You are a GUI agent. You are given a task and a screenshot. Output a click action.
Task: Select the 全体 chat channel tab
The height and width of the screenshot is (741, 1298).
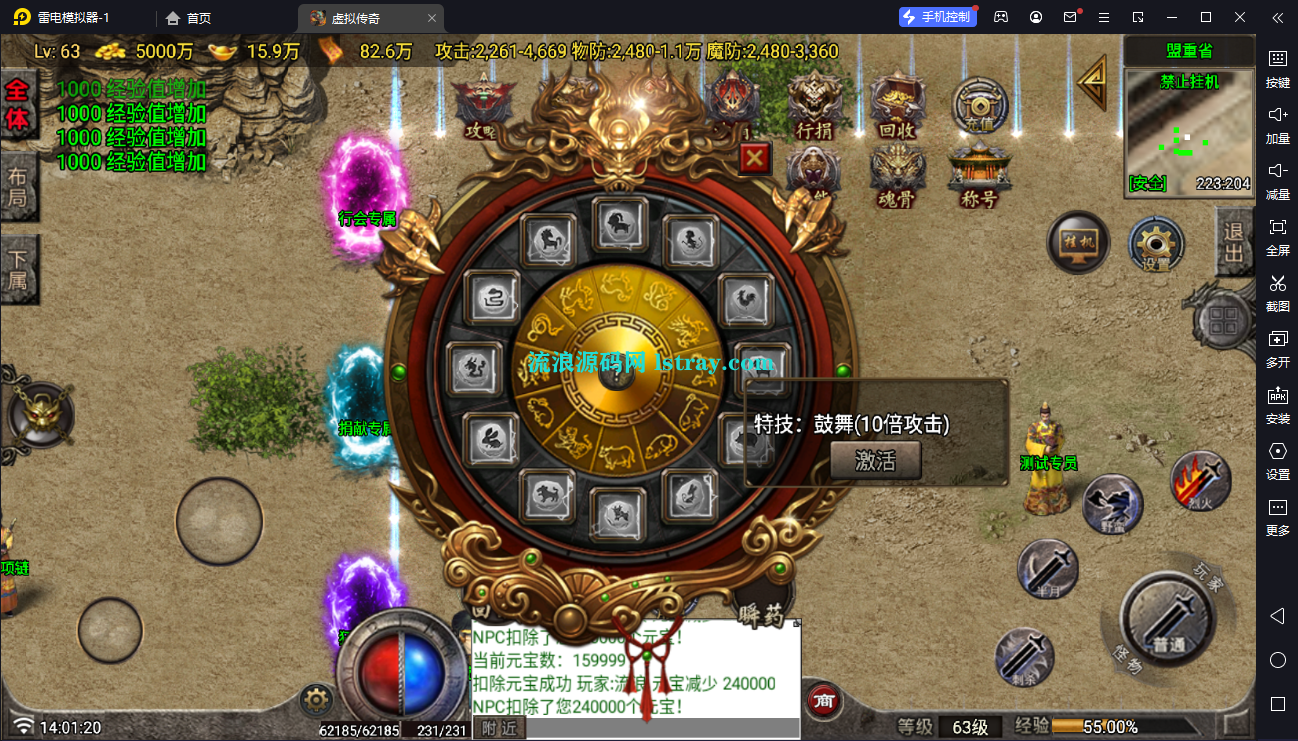coord(19,104)
